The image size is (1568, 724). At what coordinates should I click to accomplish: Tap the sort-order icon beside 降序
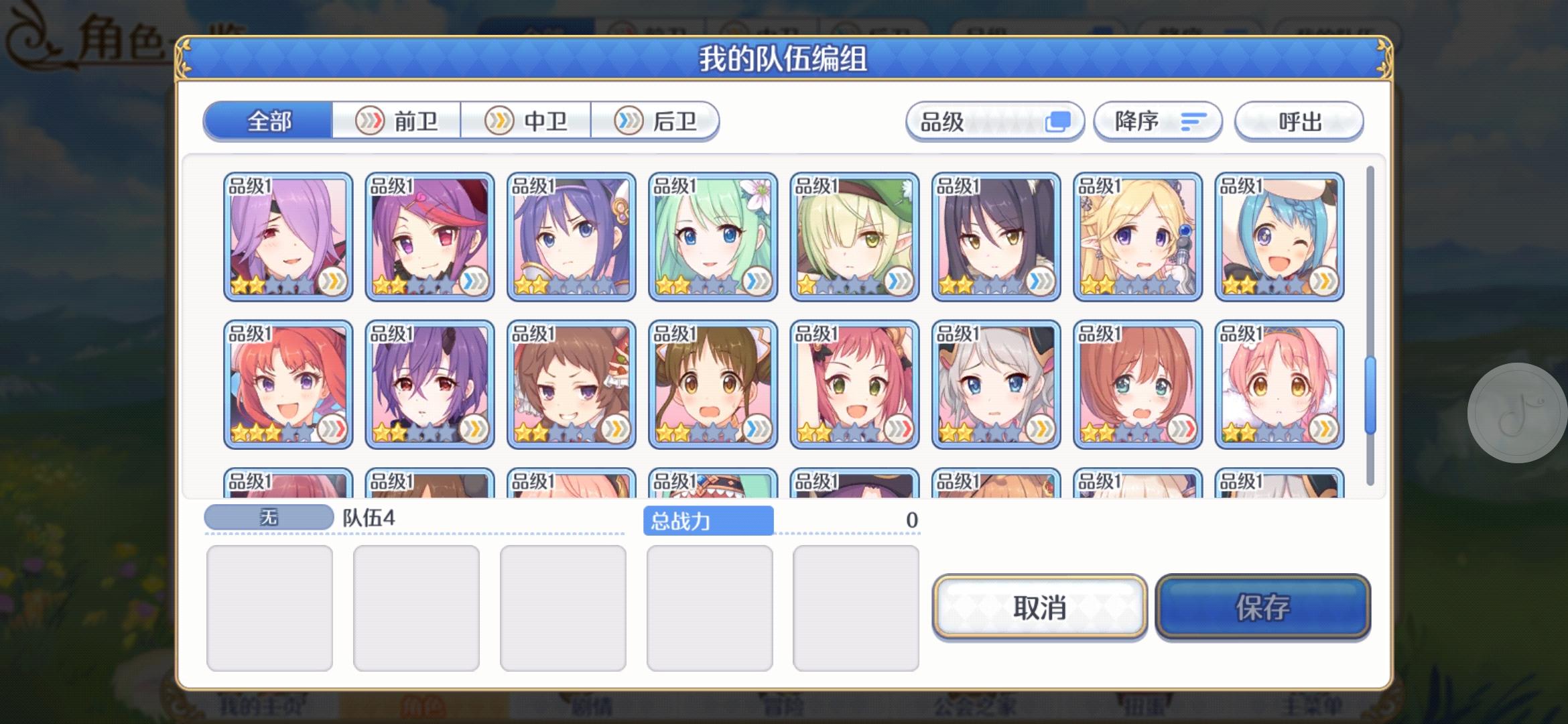(x=1192, y=121)
